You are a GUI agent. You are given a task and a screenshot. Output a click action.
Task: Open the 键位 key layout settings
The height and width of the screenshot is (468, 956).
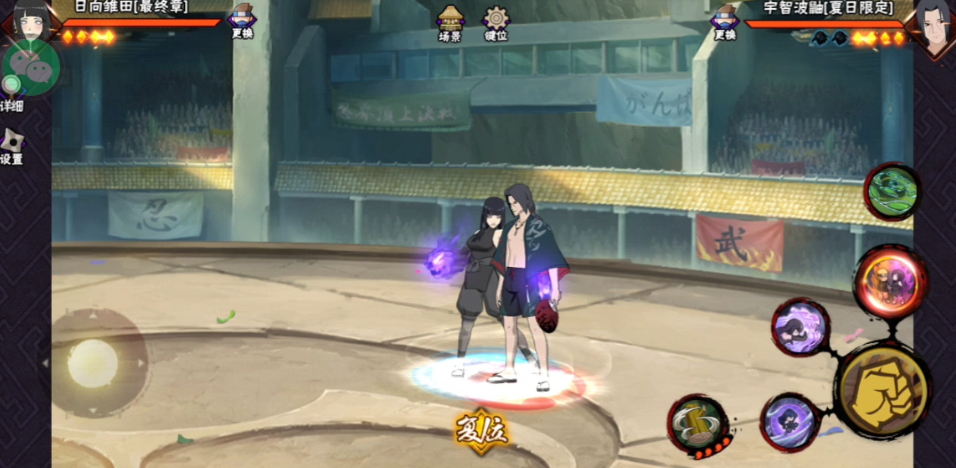(x=495, y=22)
